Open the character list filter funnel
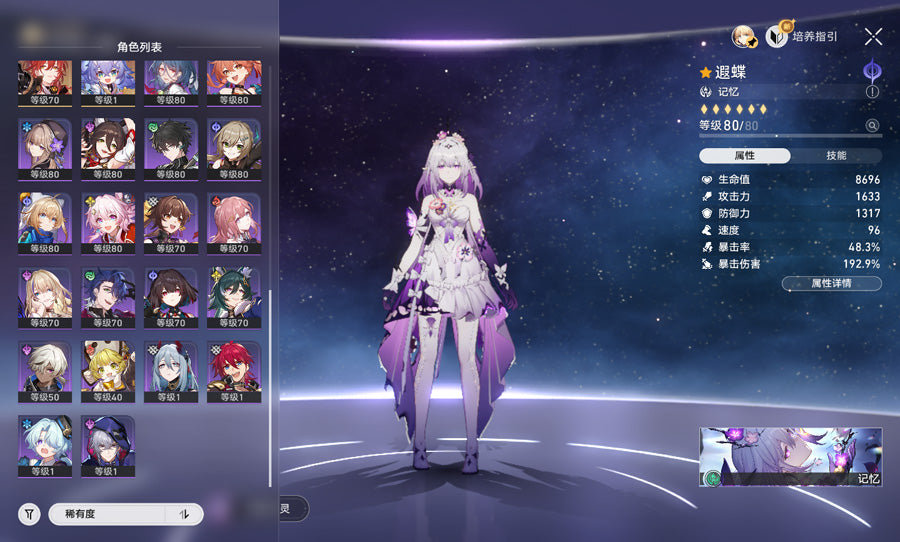 tap(29, 514)
